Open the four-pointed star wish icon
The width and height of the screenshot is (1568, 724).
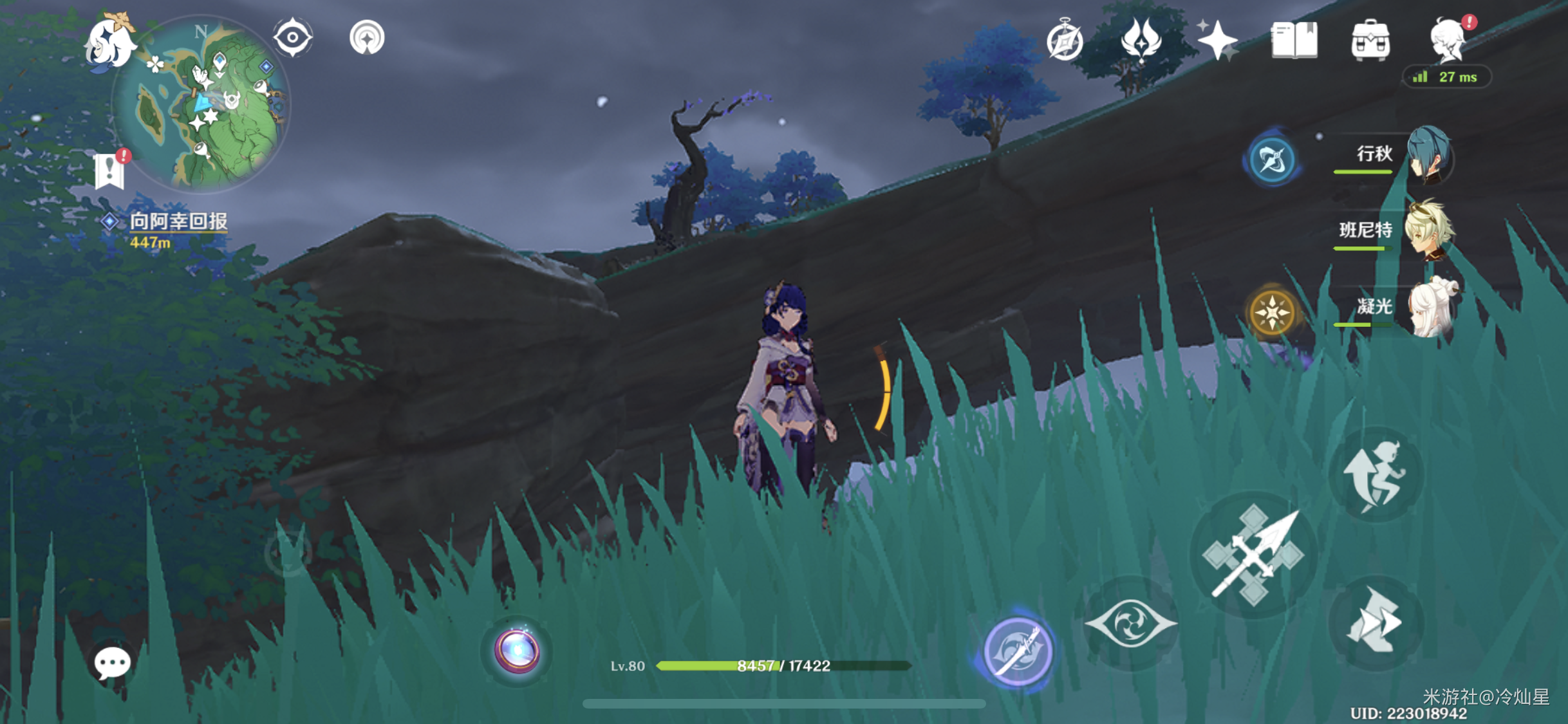click(x=1217, y=41)
